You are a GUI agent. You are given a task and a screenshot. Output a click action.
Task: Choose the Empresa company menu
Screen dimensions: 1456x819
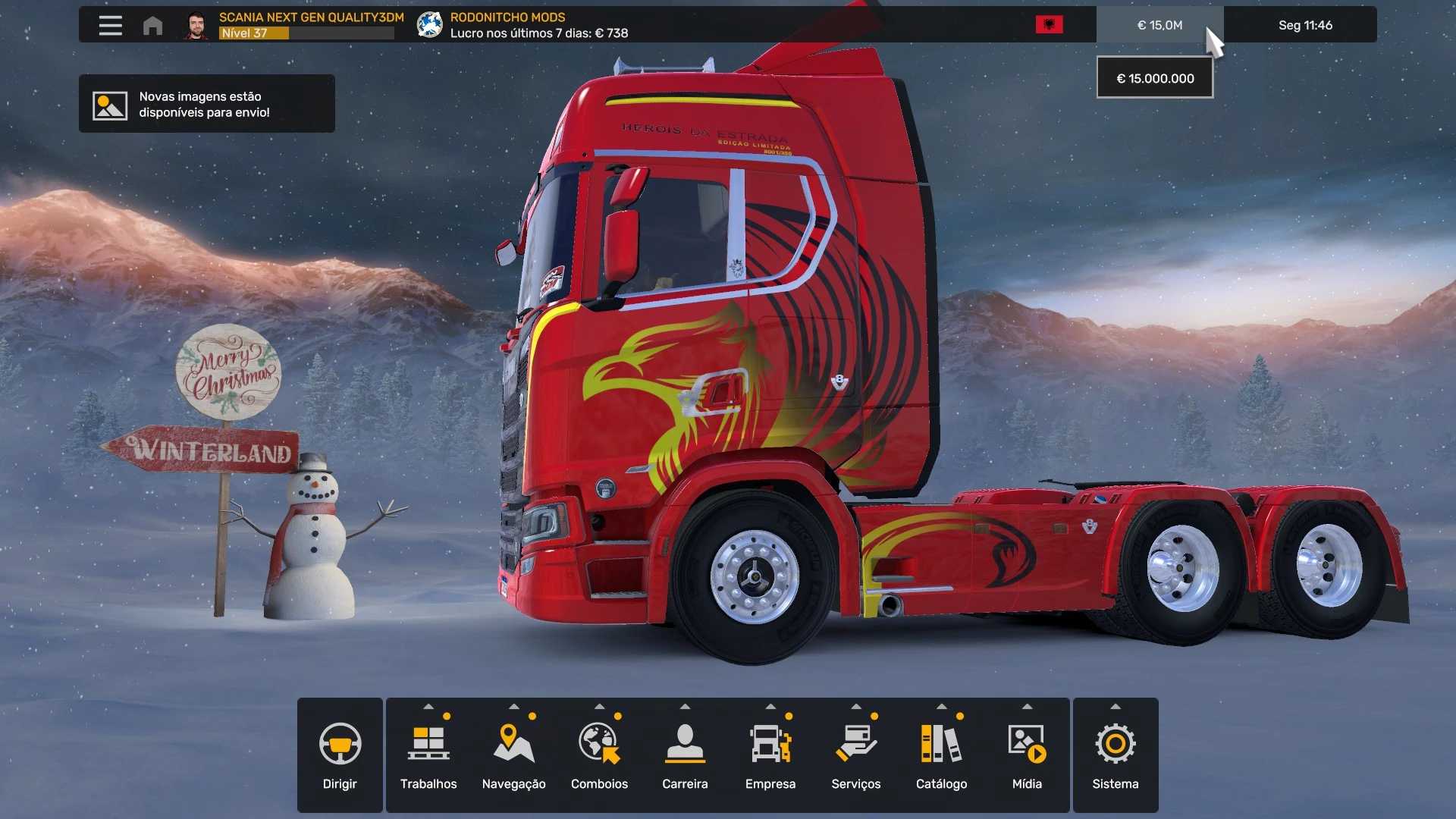[770, 755]
